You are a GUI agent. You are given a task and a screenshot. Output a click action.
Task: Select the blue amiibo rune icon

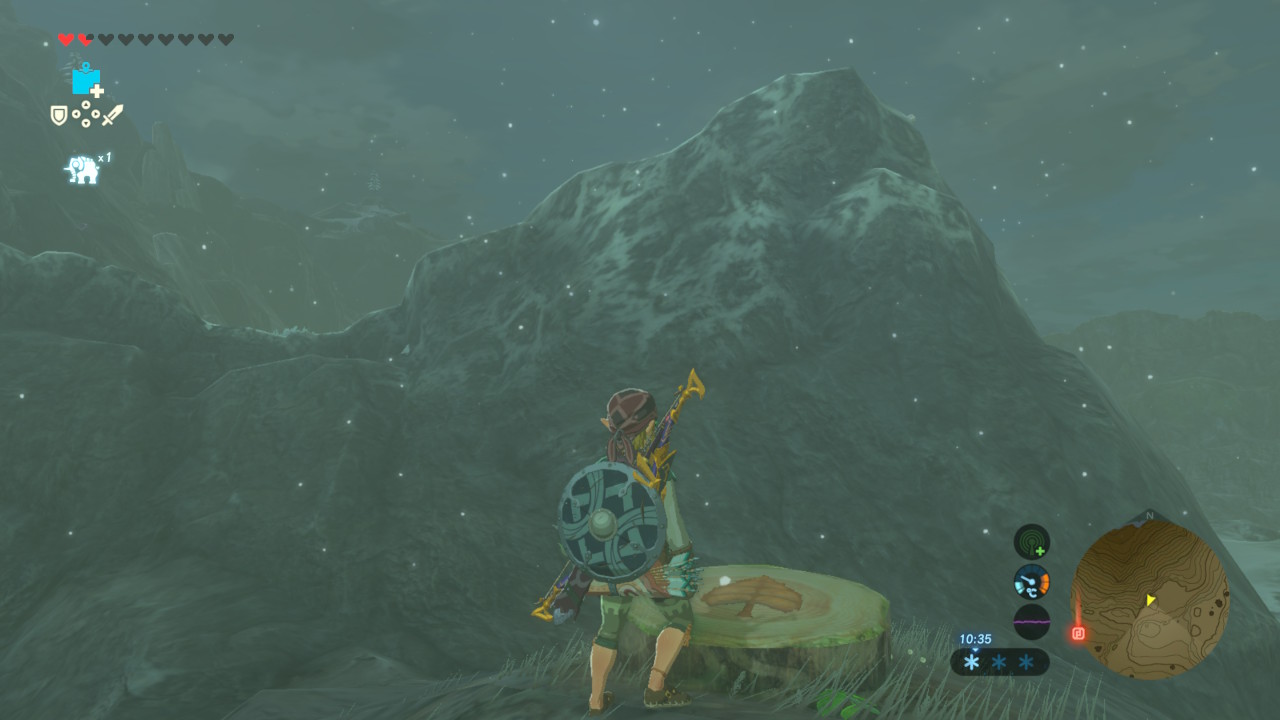click(87, 79)
